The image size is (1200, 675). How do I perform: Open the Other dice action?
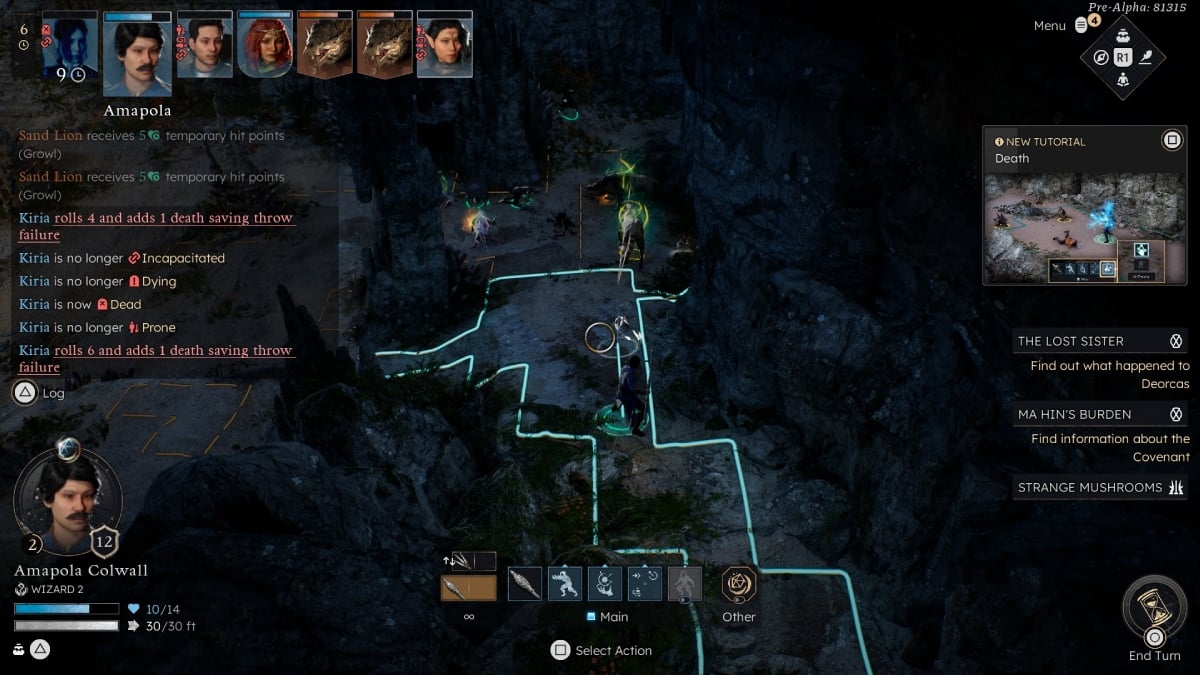coord(739,584)
